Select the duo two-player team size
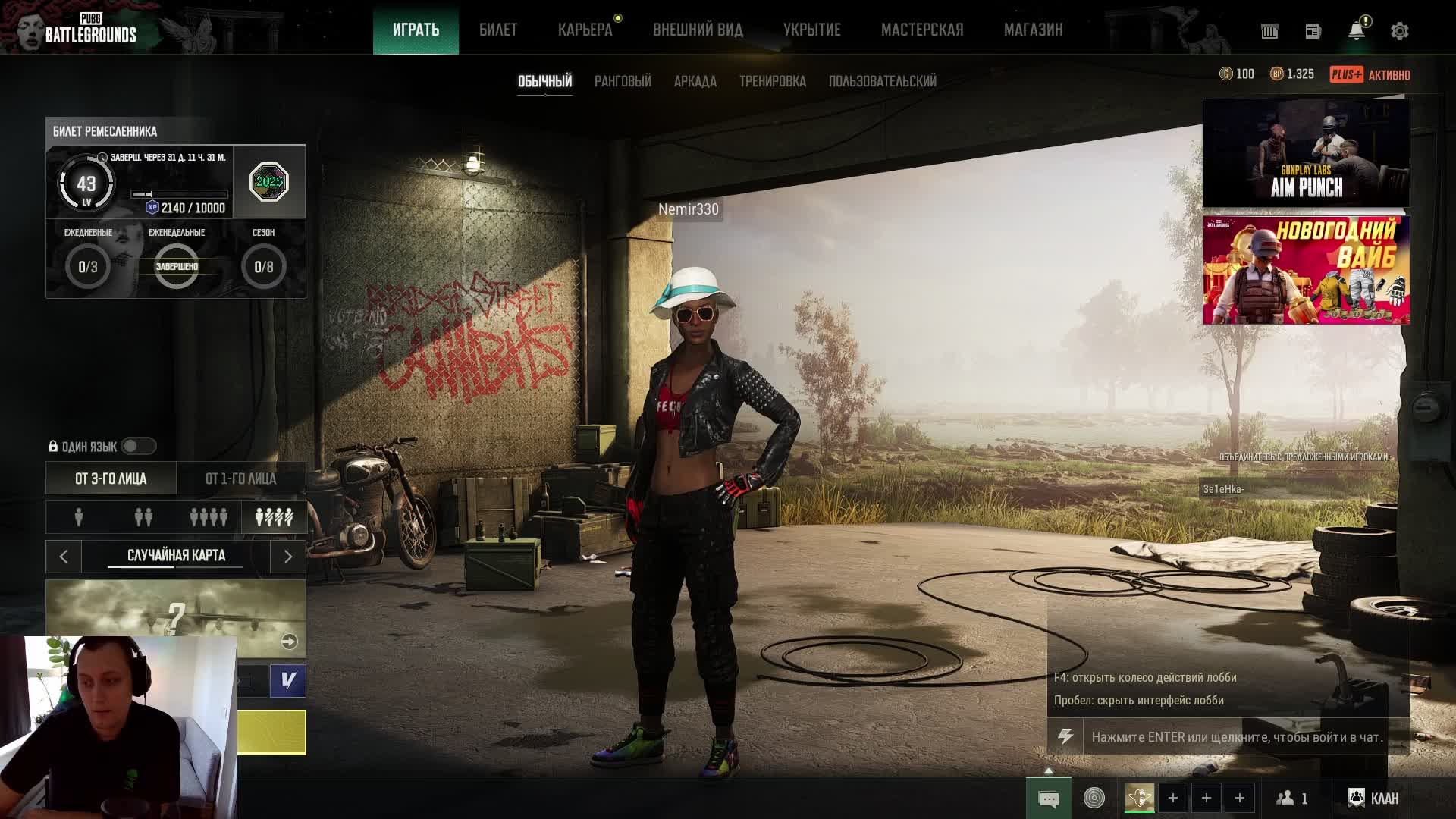 pyautogui.click(x=143, y=517)
